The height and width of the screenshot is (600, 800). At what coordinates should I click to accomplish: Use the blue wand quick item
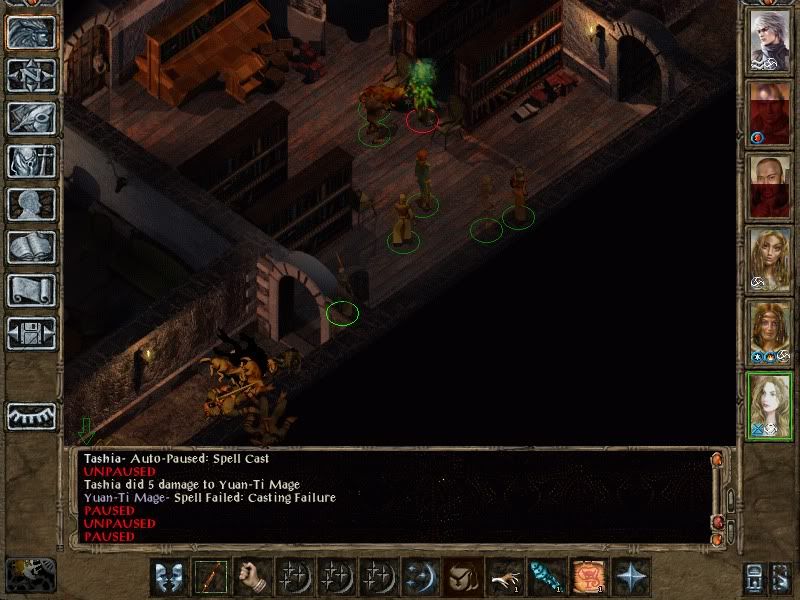tap(545, 577)
